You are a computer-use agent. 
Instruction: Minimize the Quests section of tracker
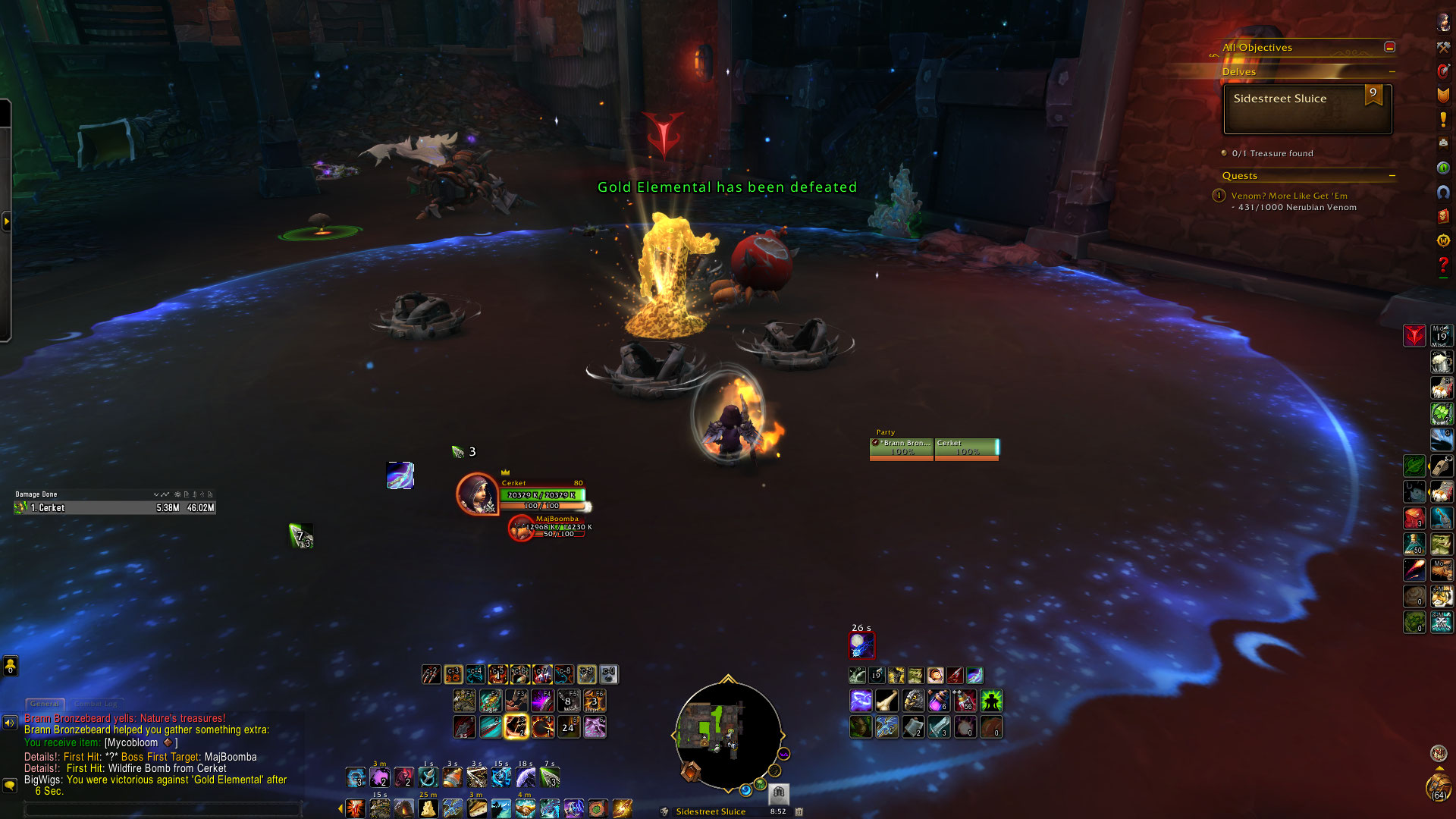tap(1392, 176)
